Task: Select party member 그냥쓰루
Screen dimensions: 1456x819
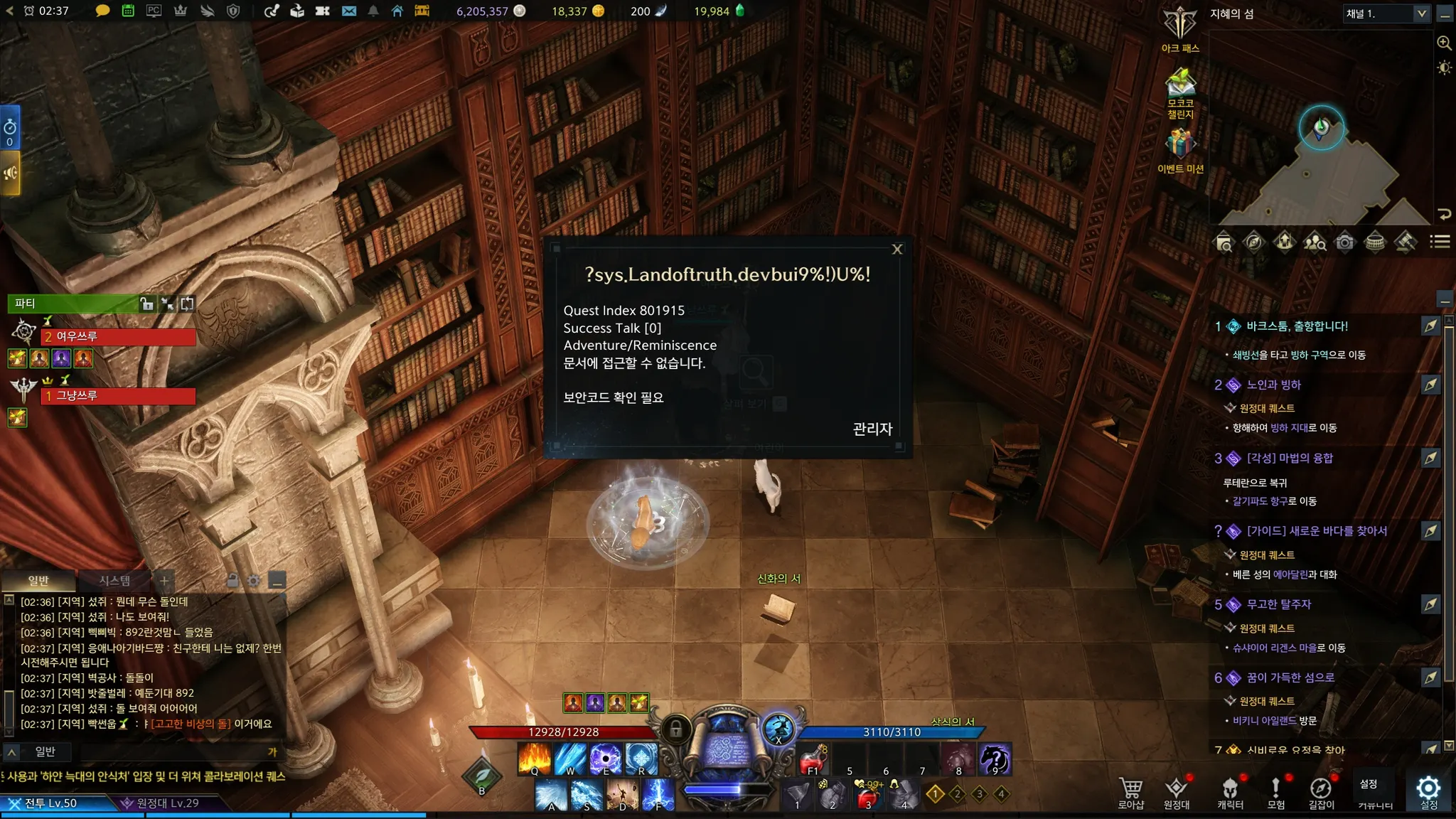Action: click(119, 395)
